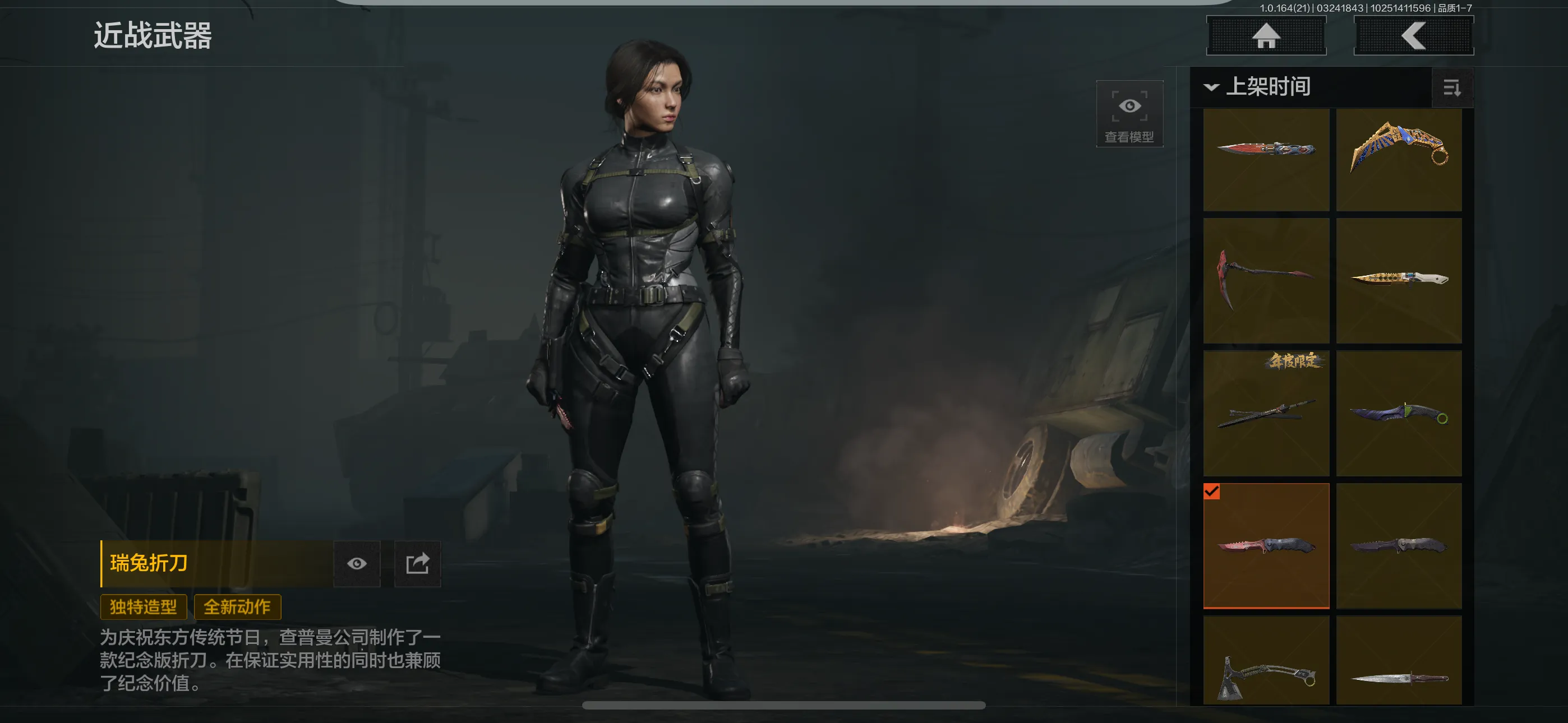
Task: Pick the gold knife with white handle
Action: pyautogui.click(x=1399, y=281)
